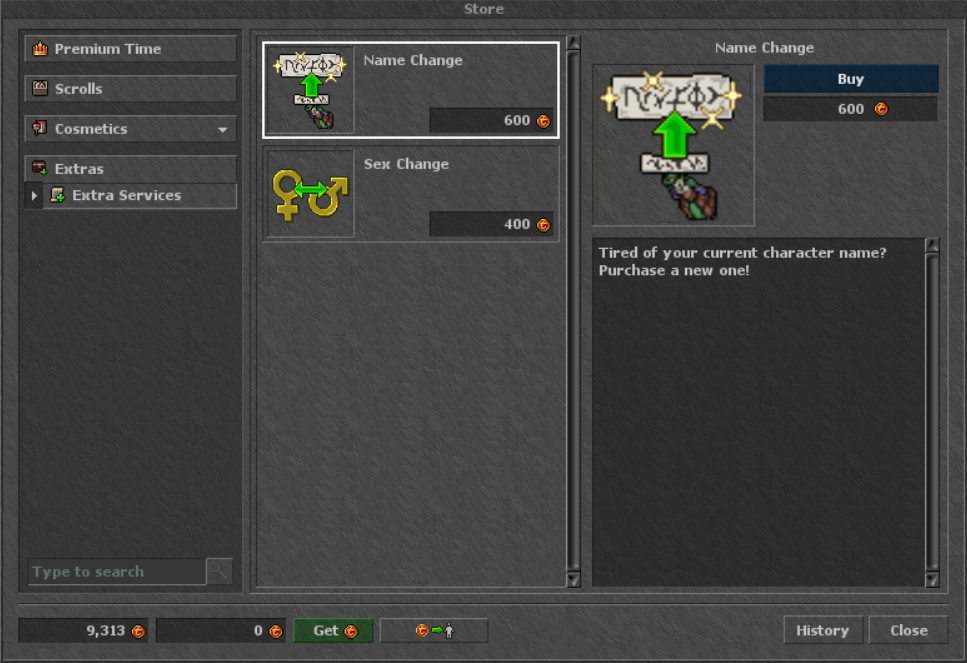This screenshot has width=967, height=663.
Task: Choose the Extra Services subcategory
Action: click(x=138, y=196)
